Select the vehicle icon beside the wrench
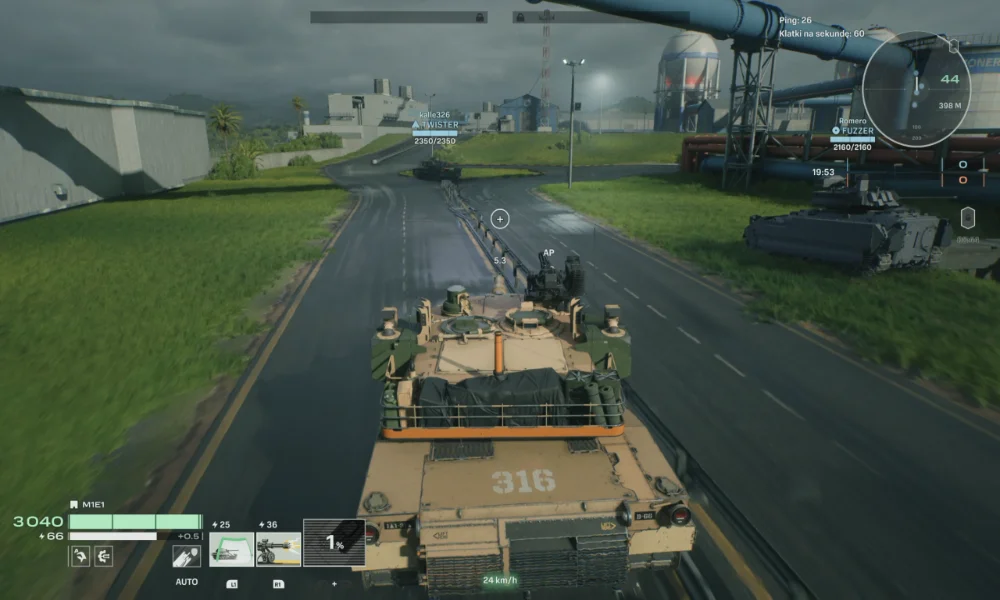The width and height of the screenshot is (1000, 600). 103,556
